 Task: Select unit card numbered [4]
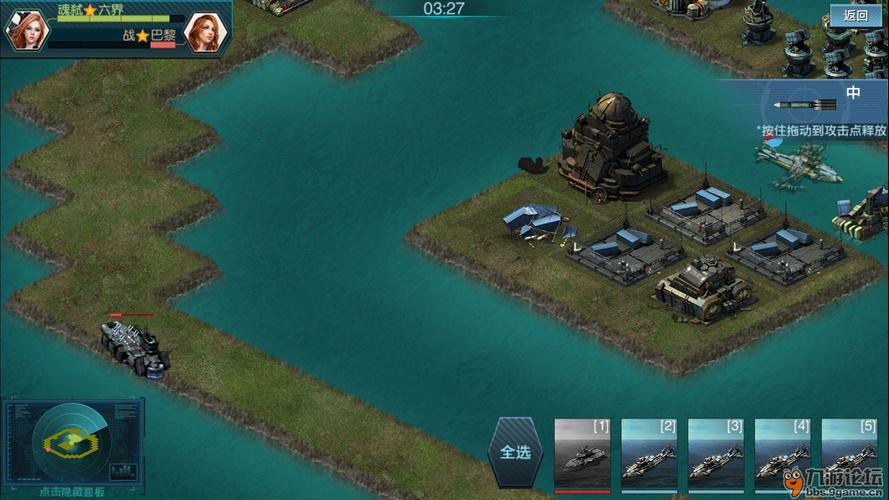point(782,453)
